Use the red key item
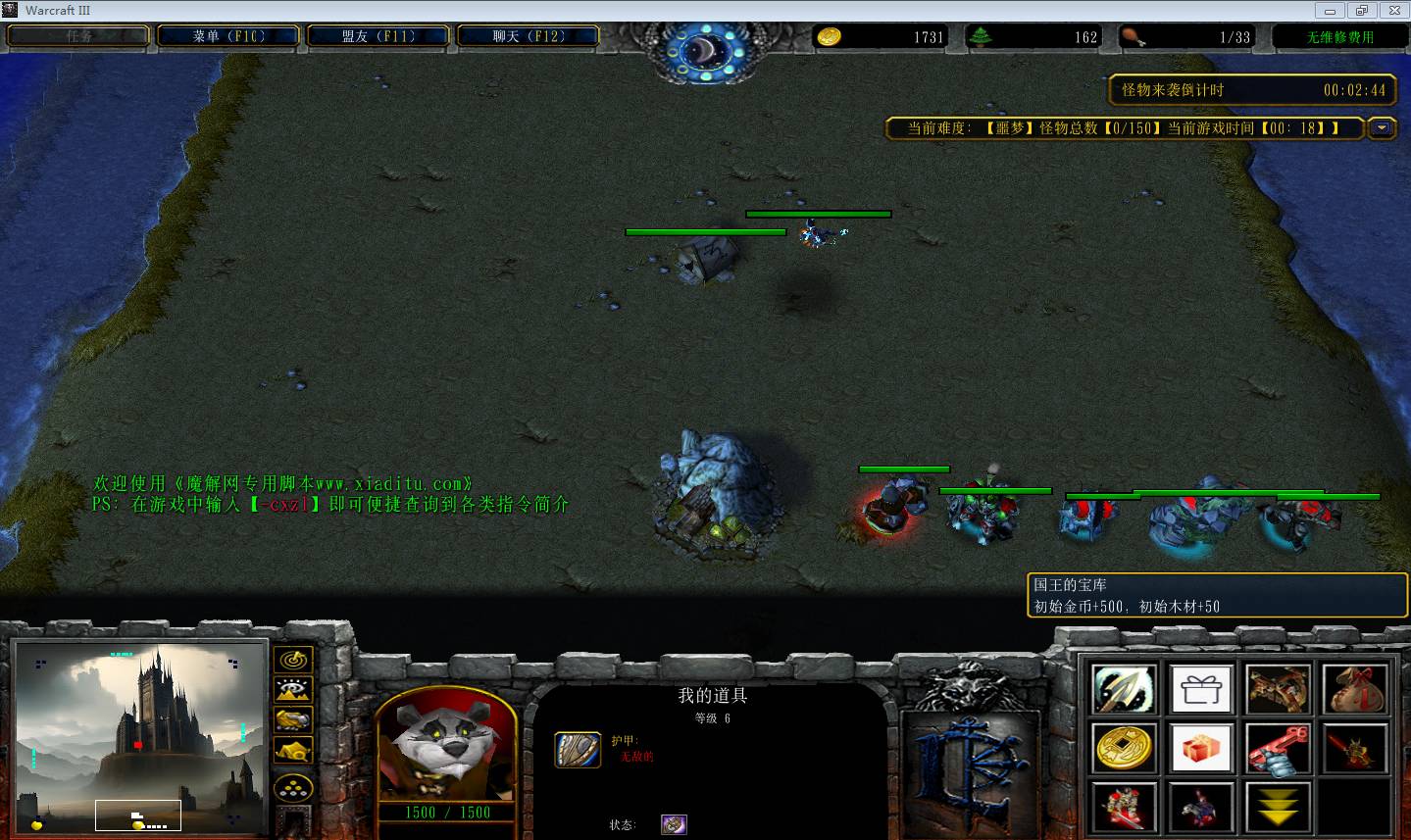This screenshot has height=840, width=1411. [x=1278, y=749]
